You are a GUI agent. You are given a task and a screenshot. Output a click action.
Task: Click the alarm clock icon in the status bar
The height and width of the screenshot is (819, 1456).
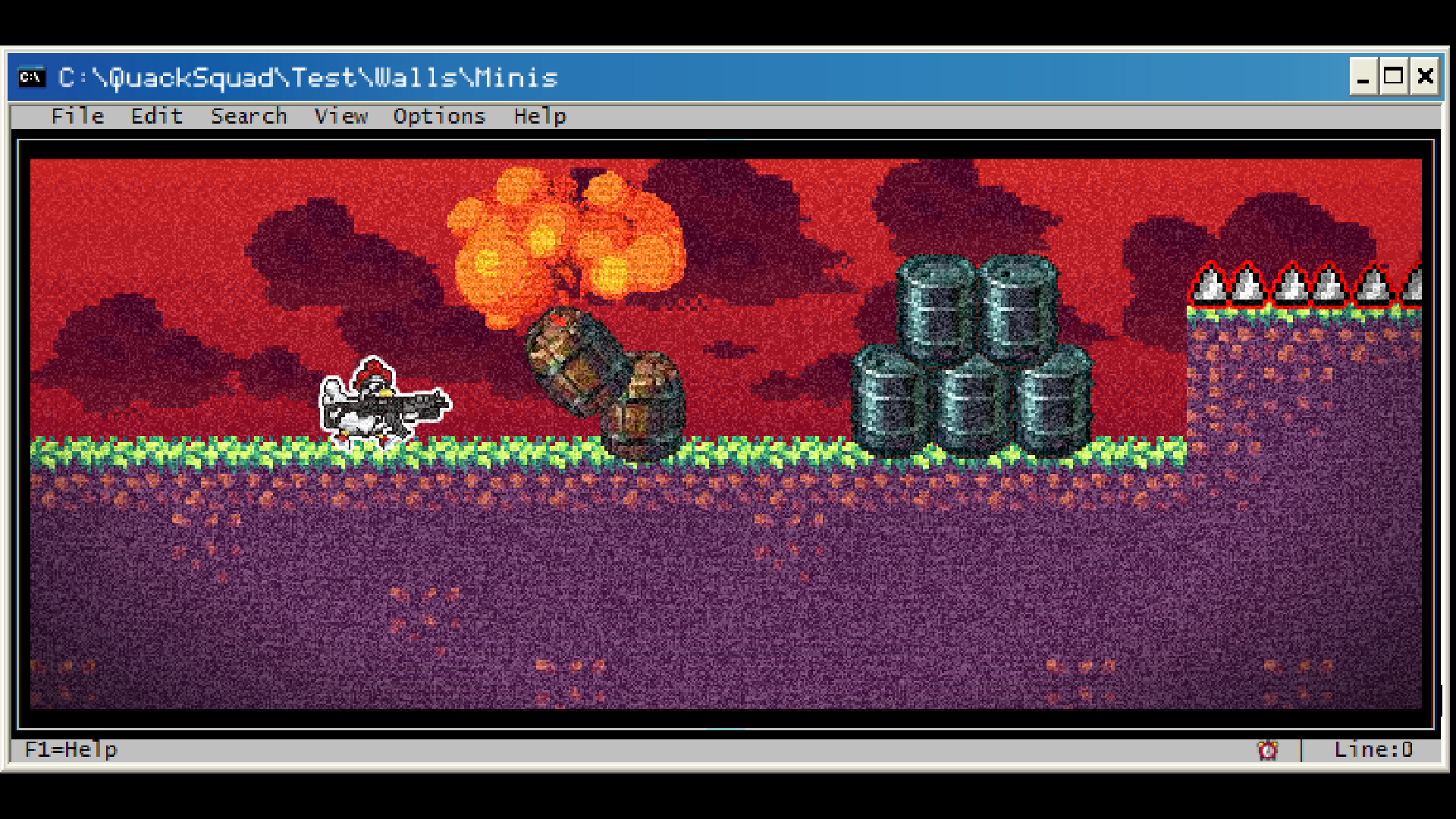click(1267, 750)
